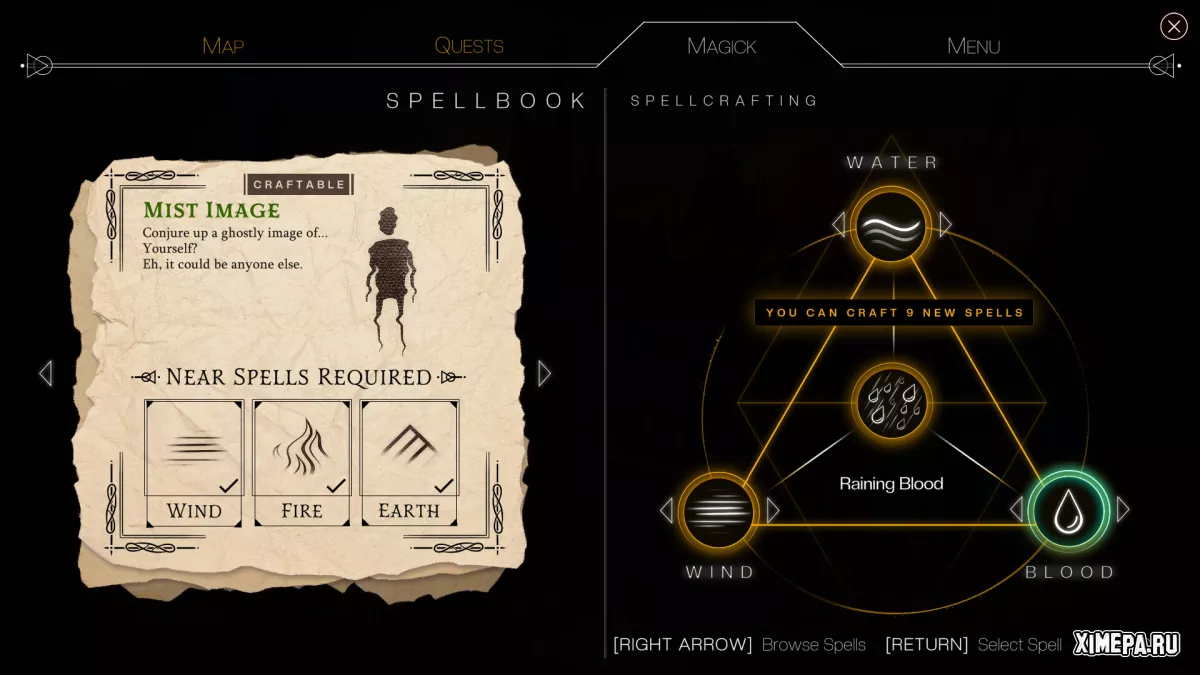
Task: Cycle Wind element node to the left
Action: (x=666, y=511)
